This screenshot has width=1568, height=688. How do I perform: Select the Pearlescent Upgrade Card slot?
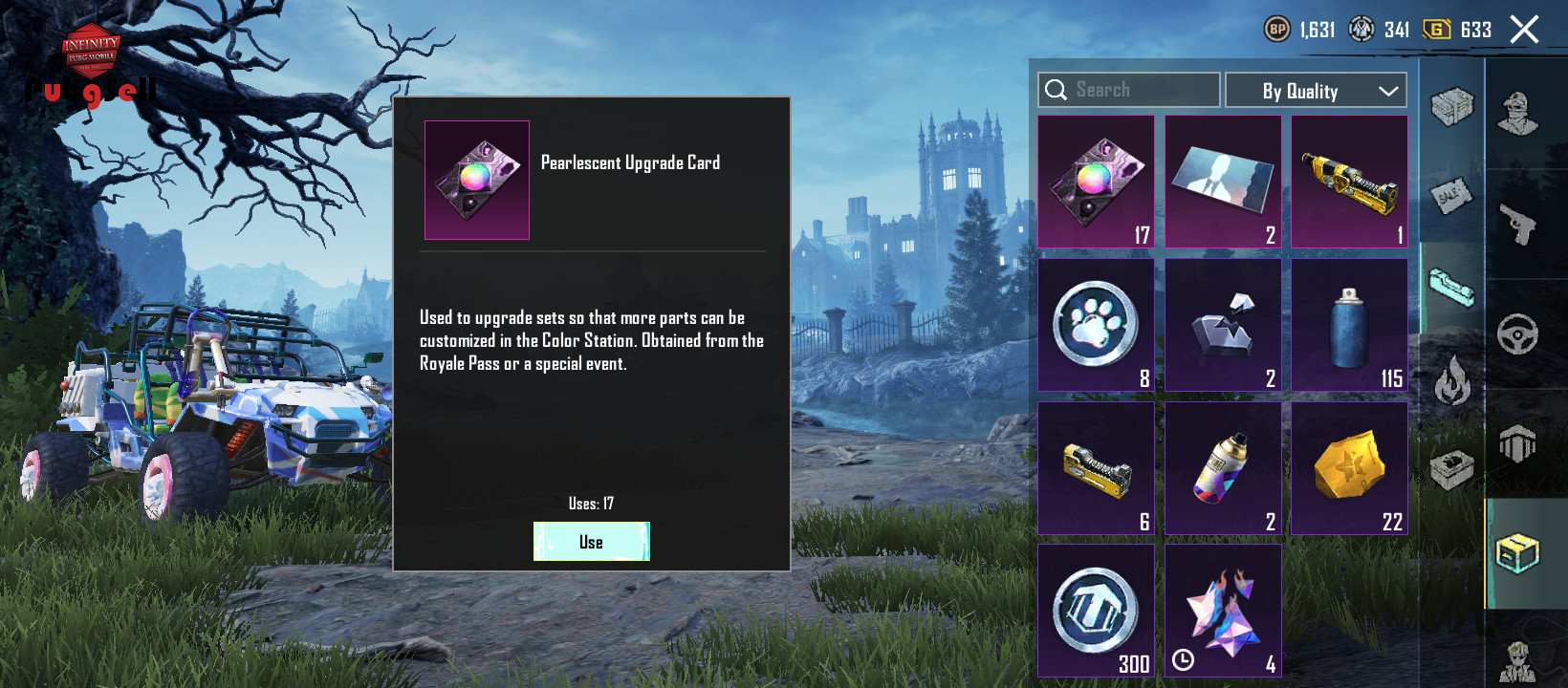pyautogui.click(x=1096, y=182)
